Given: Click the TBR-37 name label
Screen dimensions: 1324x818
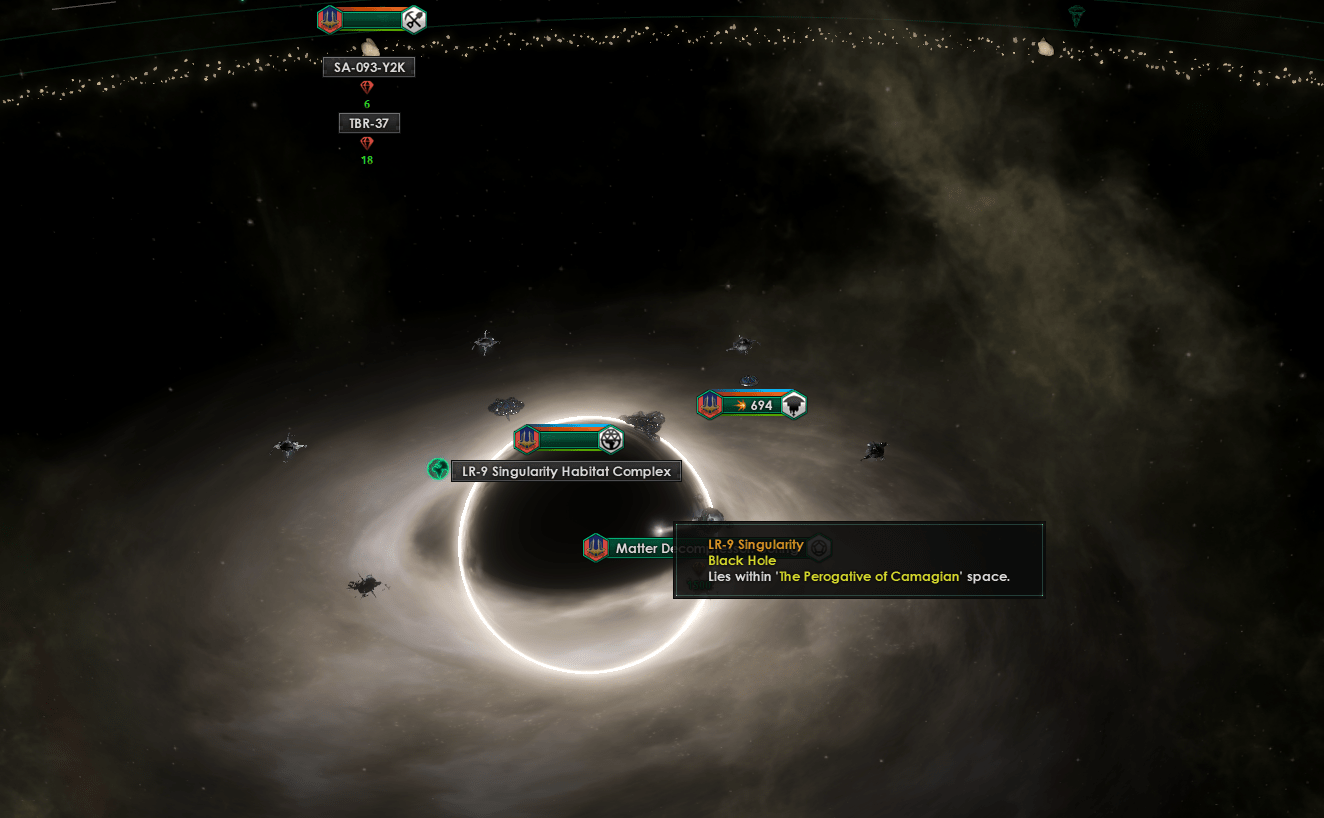Looking at the screenshot, I should [368, 122].
